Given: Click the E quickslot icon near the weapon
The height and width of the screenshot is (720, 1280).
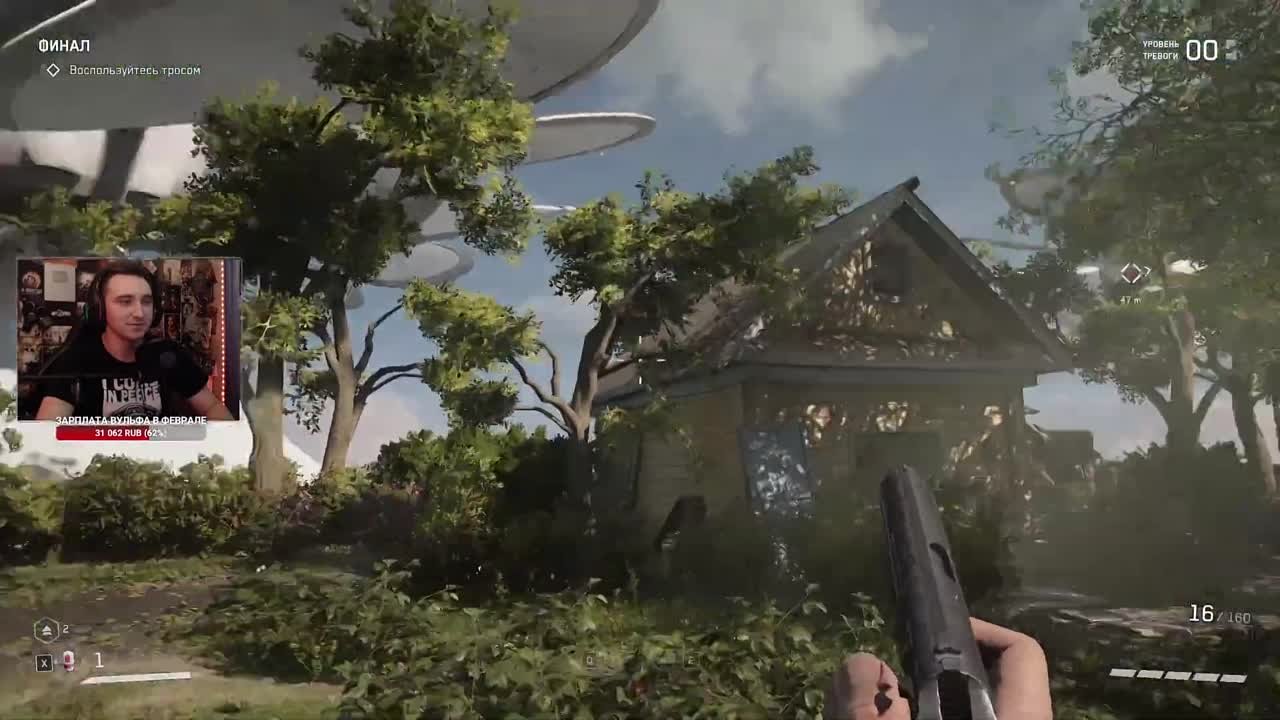Looking at the screenshot, I should click(x=689, y=660).
